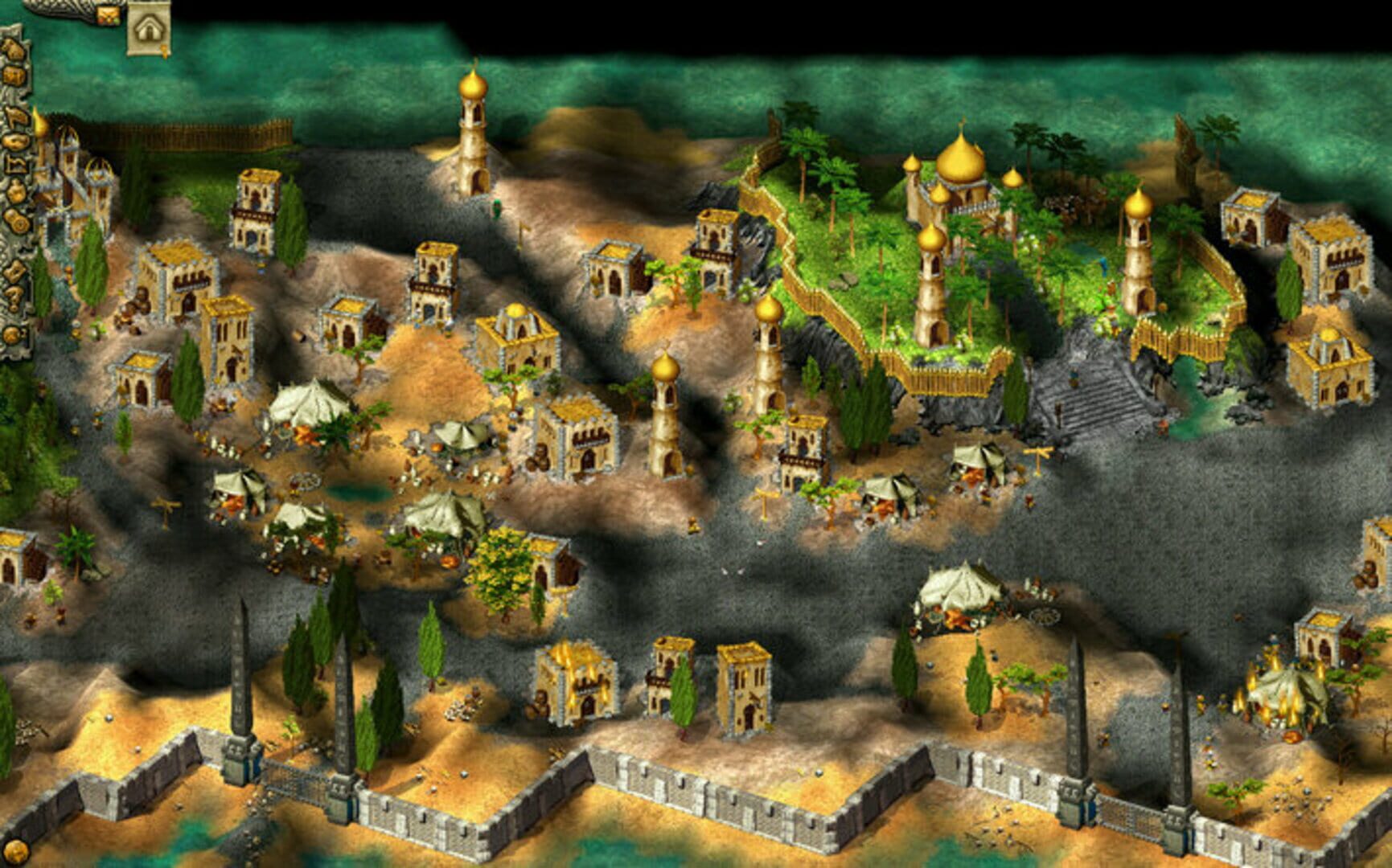The width and height of the screenshot is (1392, 868).
Task: Open the goods chest icon in the sidebar
Action: point(14,75)
